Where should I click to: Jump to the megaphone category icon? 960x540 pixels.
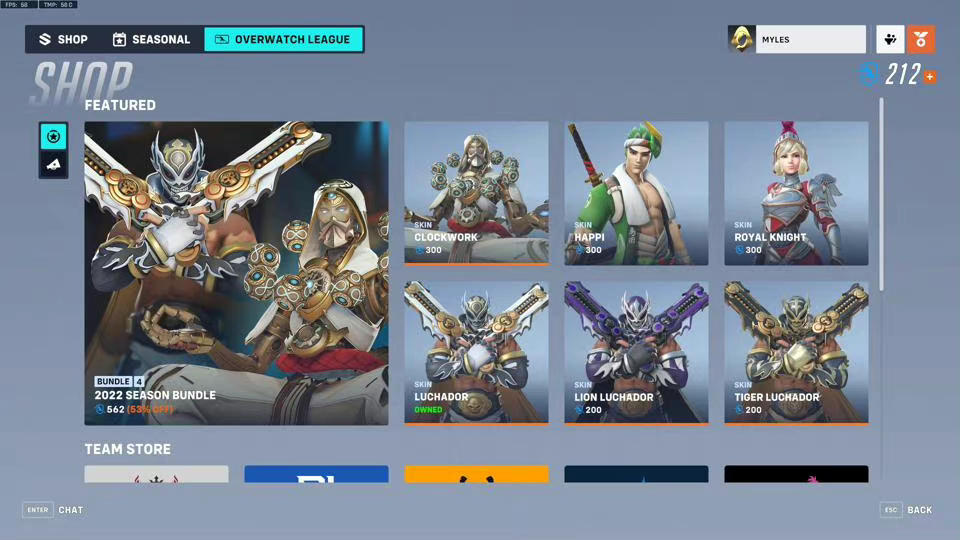click(x=54, y=164)
